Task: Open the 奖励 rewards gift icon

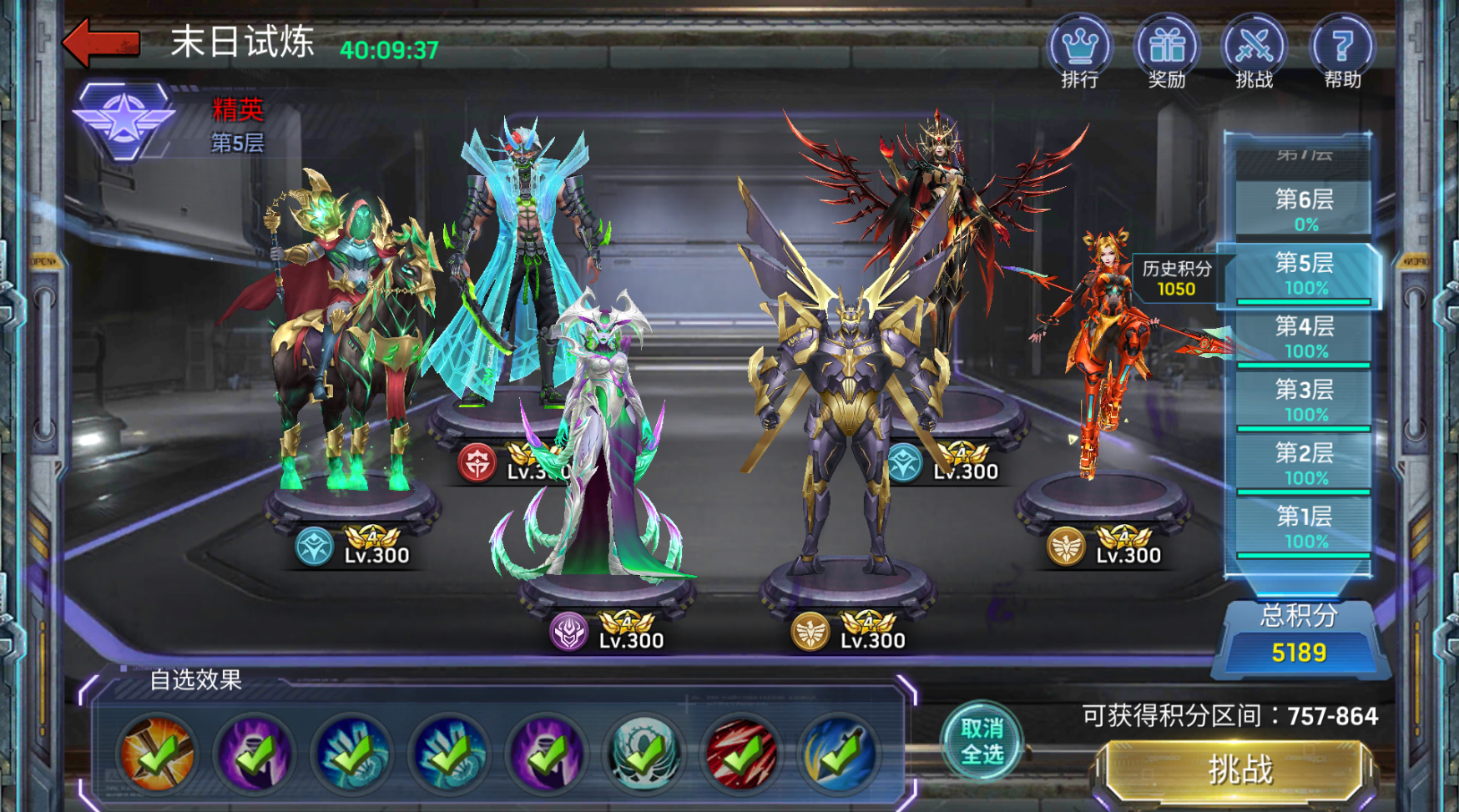Action: 1166,48
